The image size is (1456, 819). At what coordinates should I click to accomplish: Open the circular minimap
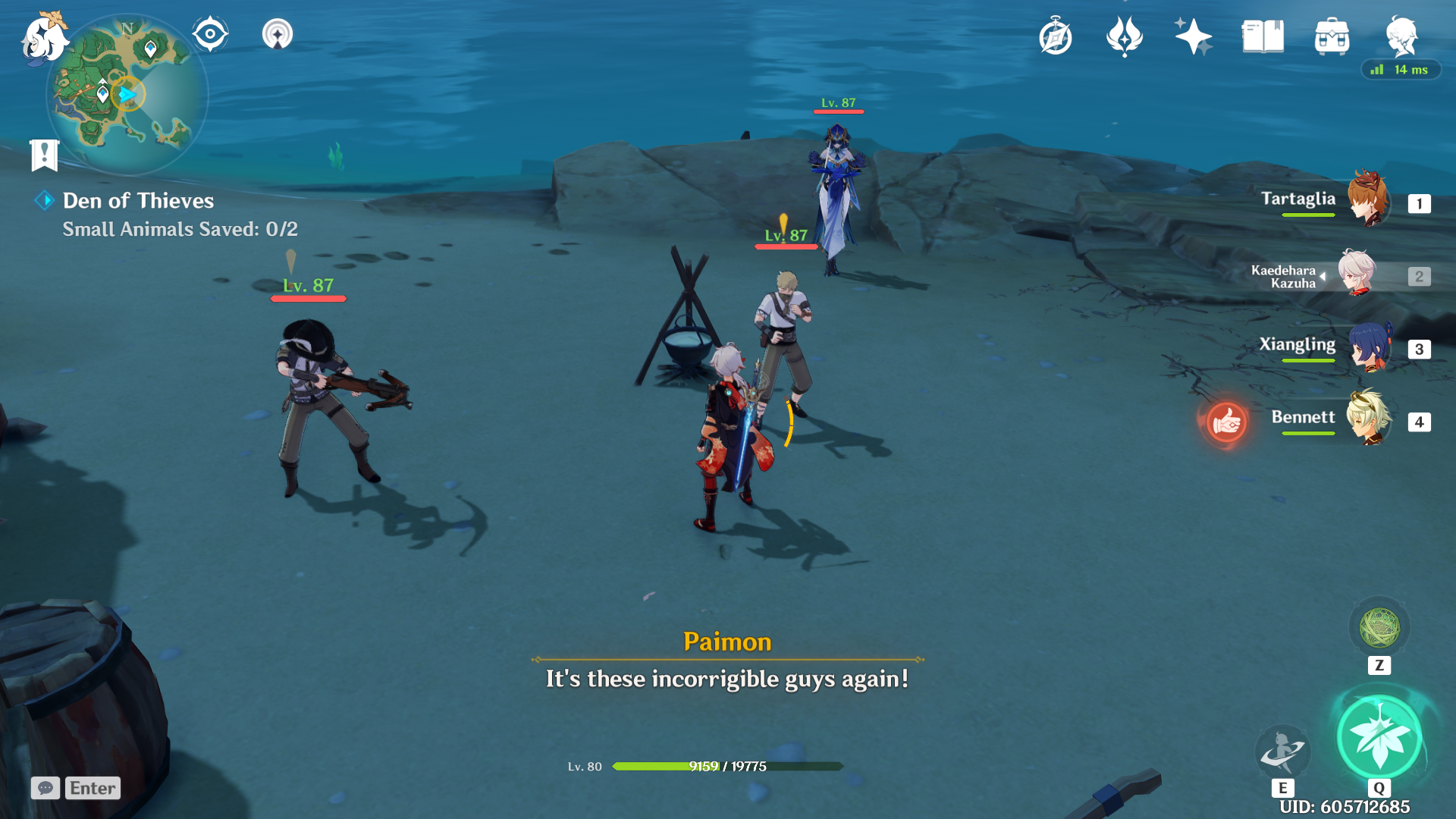(x=127, y=95)
